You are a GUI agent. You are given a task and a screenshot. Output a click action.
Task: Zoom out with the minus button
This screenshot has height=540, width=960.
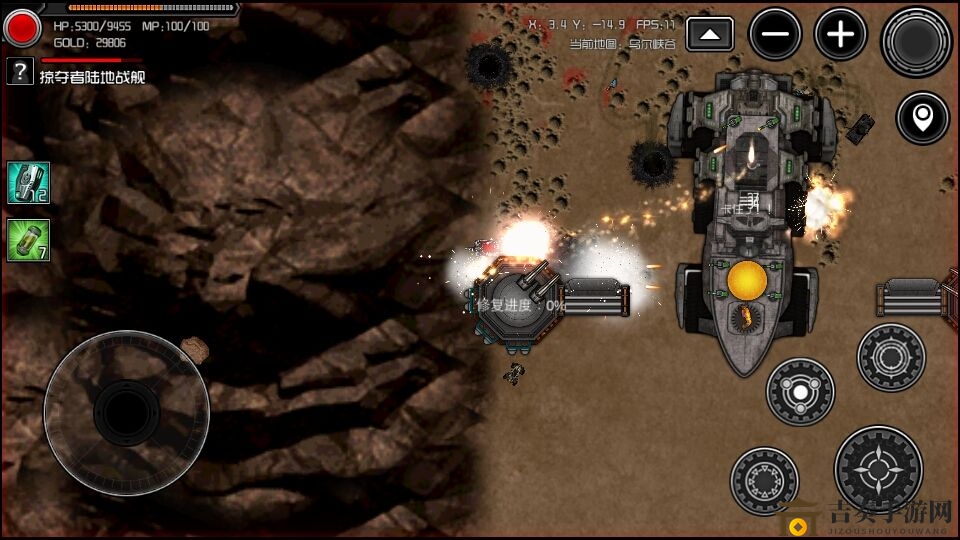(x=775, y=35)
